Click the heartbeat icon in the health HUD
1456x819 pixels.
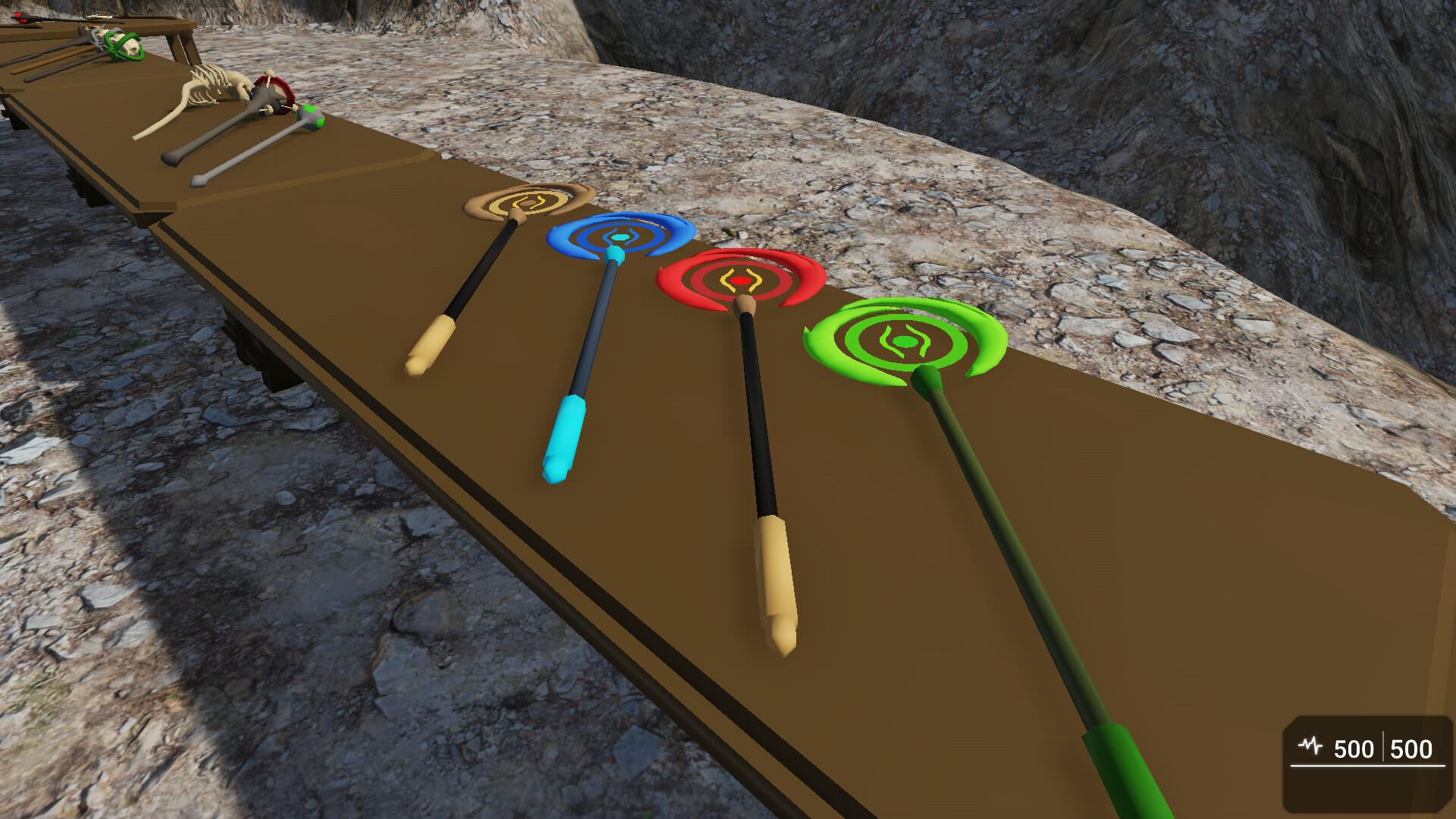[x=1310, y=745]
